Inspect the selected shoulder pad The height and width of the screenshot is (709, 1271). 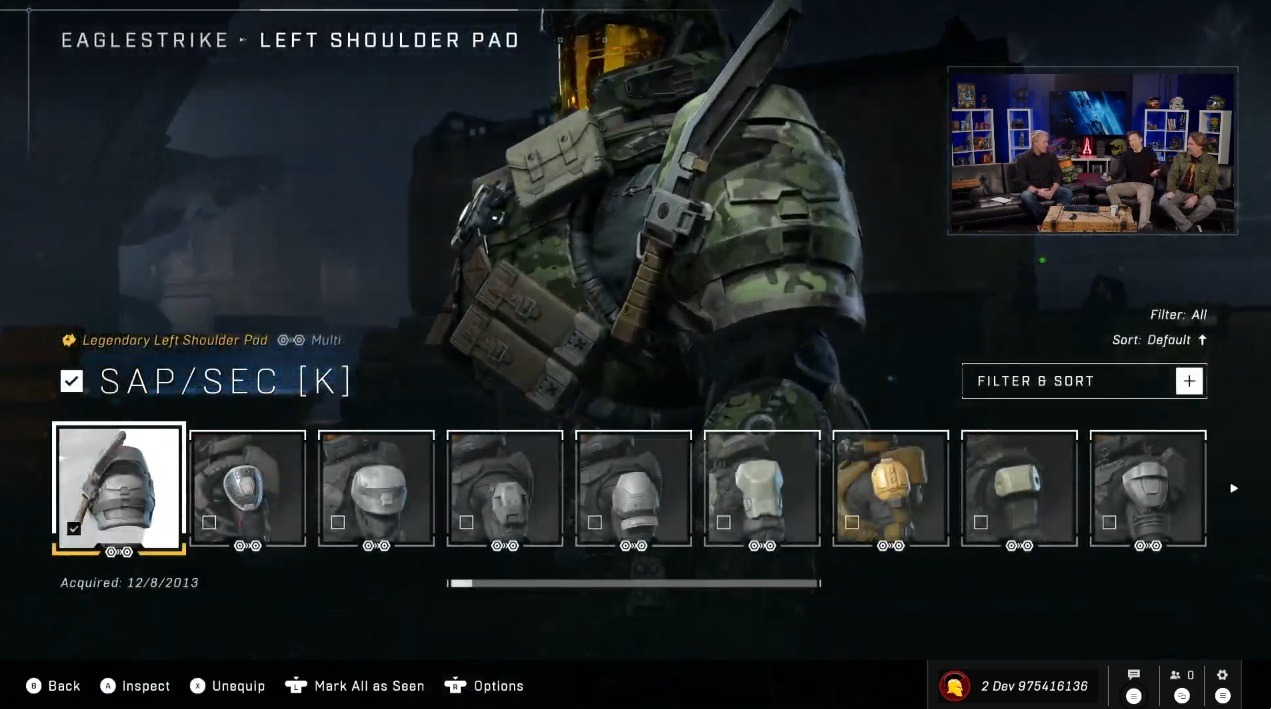tap(135, 686)
